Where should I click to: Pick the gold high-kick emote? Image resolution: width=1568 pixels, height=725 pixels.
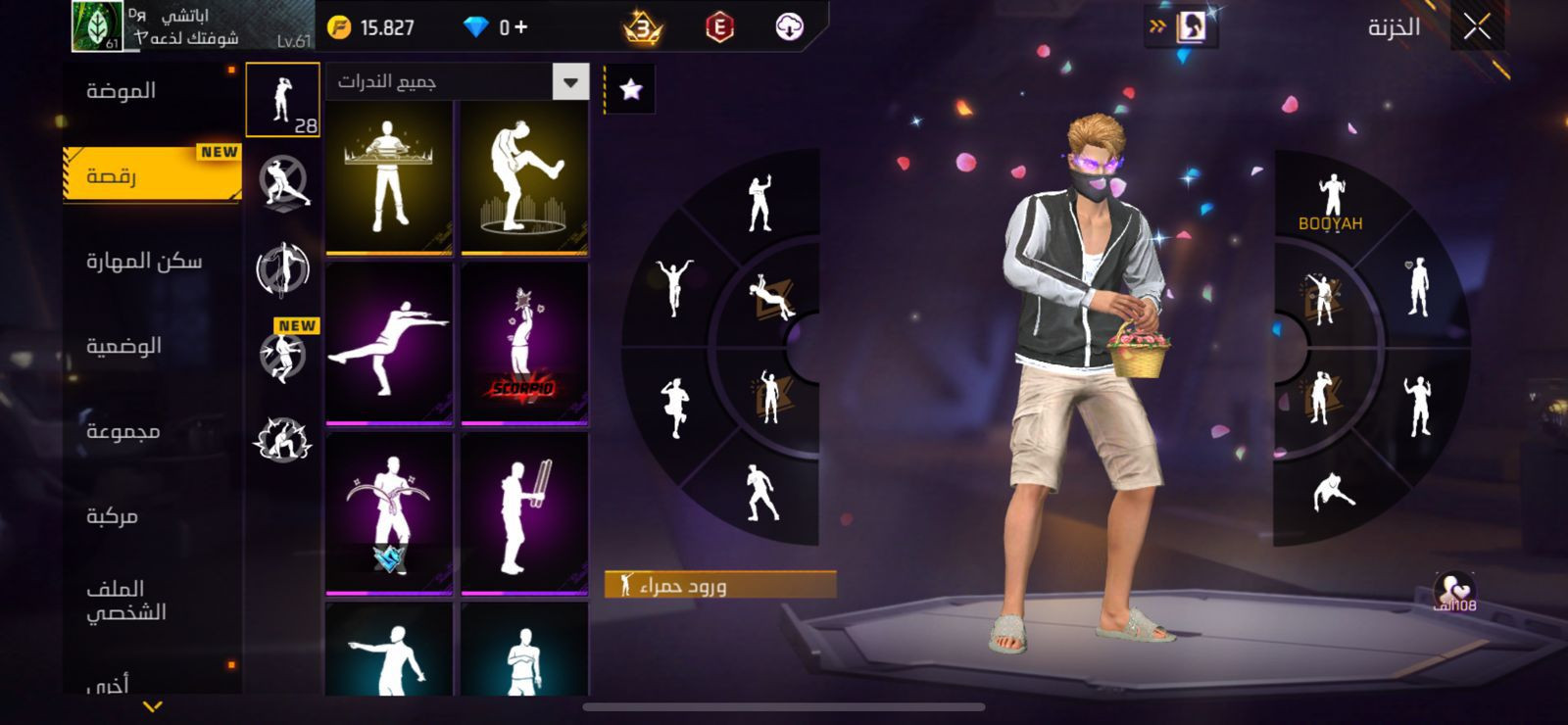524,177
